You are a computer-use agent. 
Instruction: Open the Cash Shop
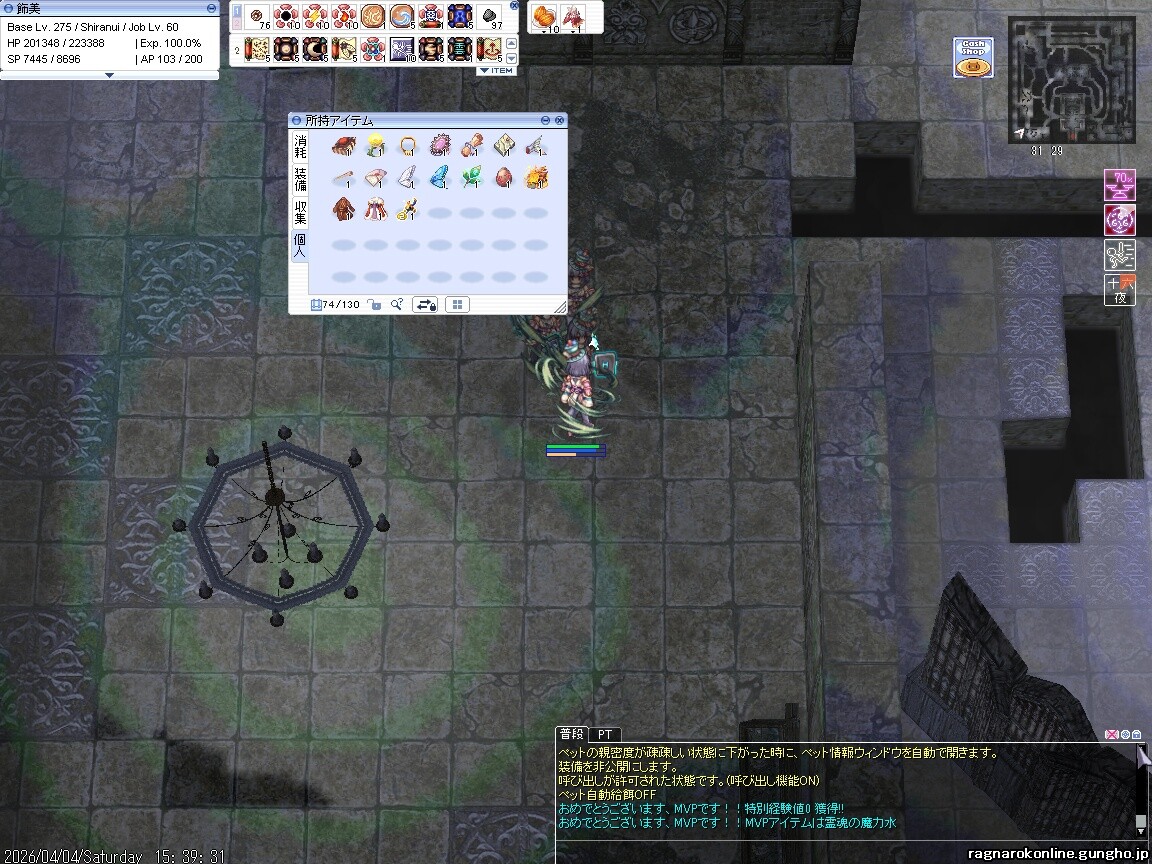[x=972, y=58]
